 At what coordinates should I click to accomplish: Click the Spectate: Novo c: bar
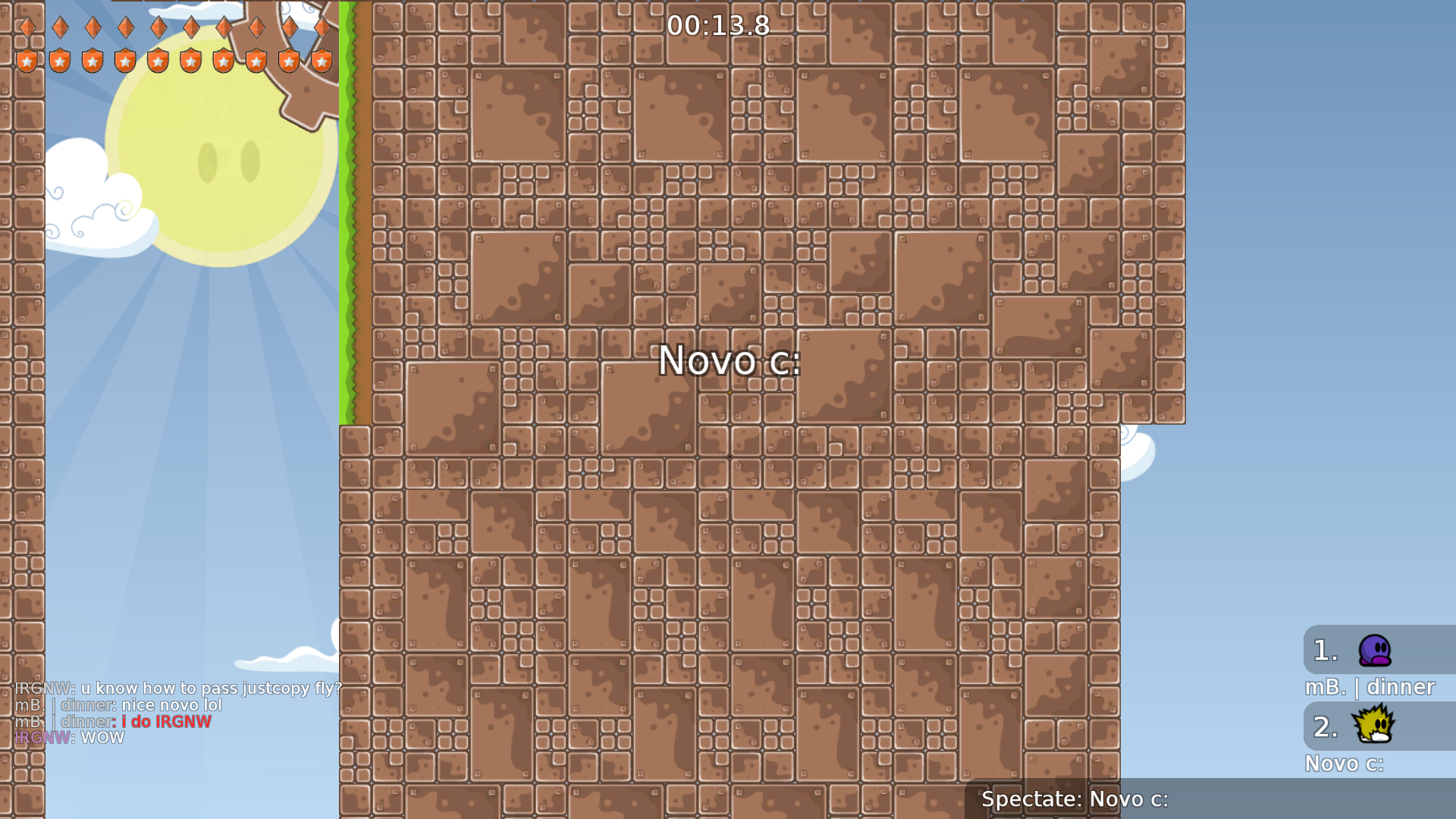point(1075,799)
